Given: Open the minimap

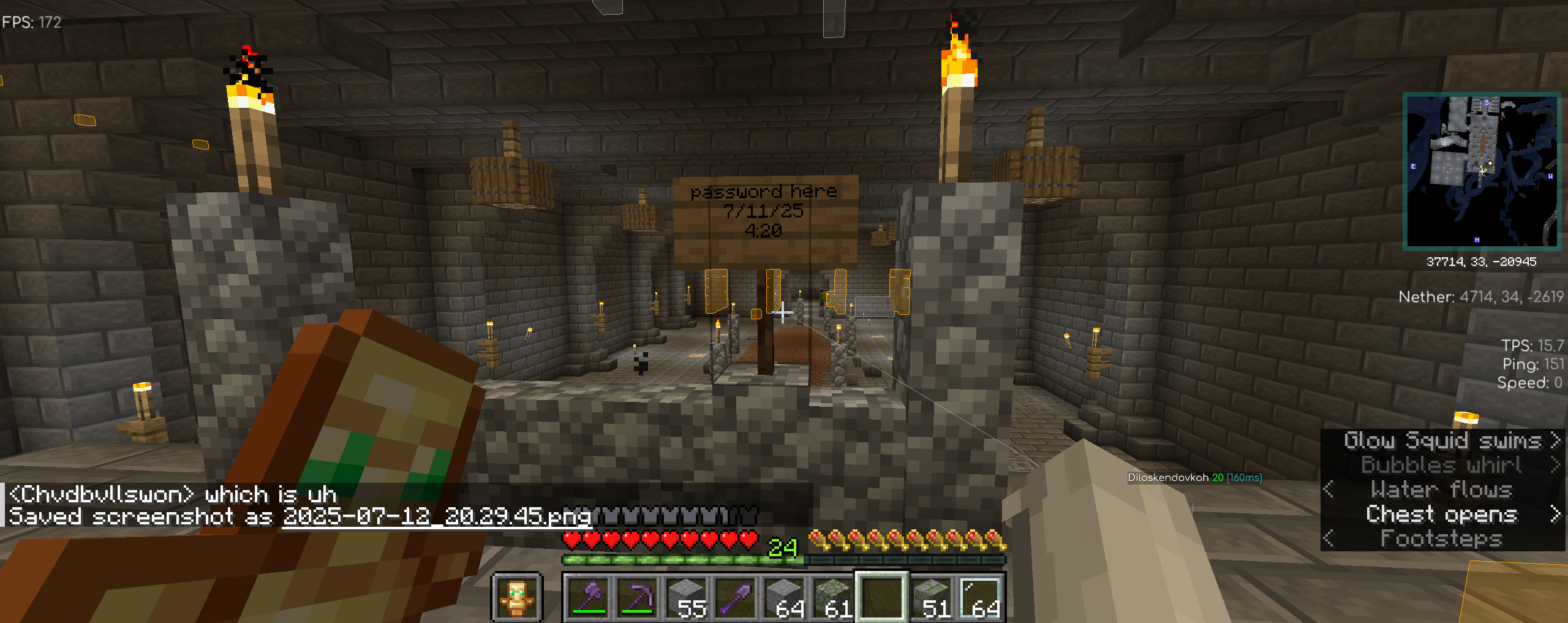Looking at the screenshot, I should pos(1482,171).
